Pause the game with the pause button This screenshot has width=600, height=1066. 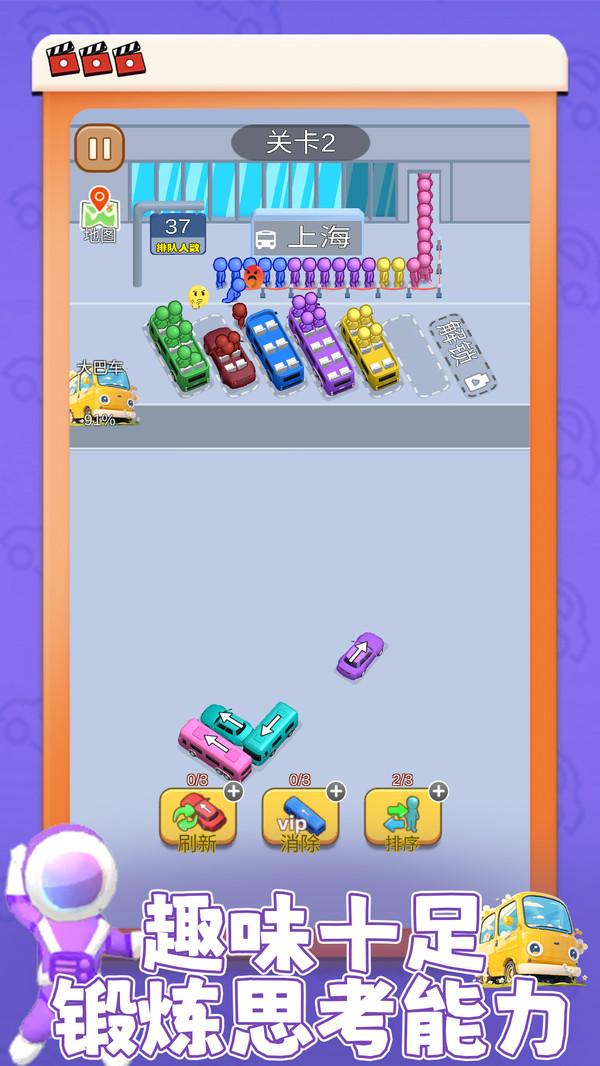pos(100,149)
